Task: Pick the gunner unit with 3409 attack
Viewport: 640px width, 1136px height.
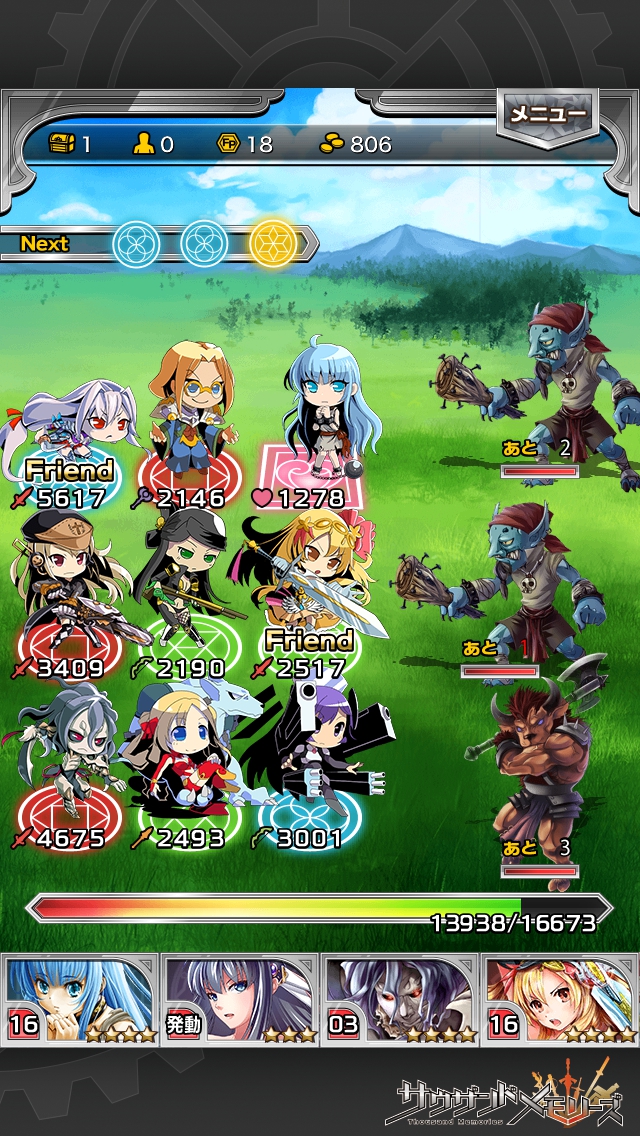Action: pyautogui.click(x=66, y=590)
